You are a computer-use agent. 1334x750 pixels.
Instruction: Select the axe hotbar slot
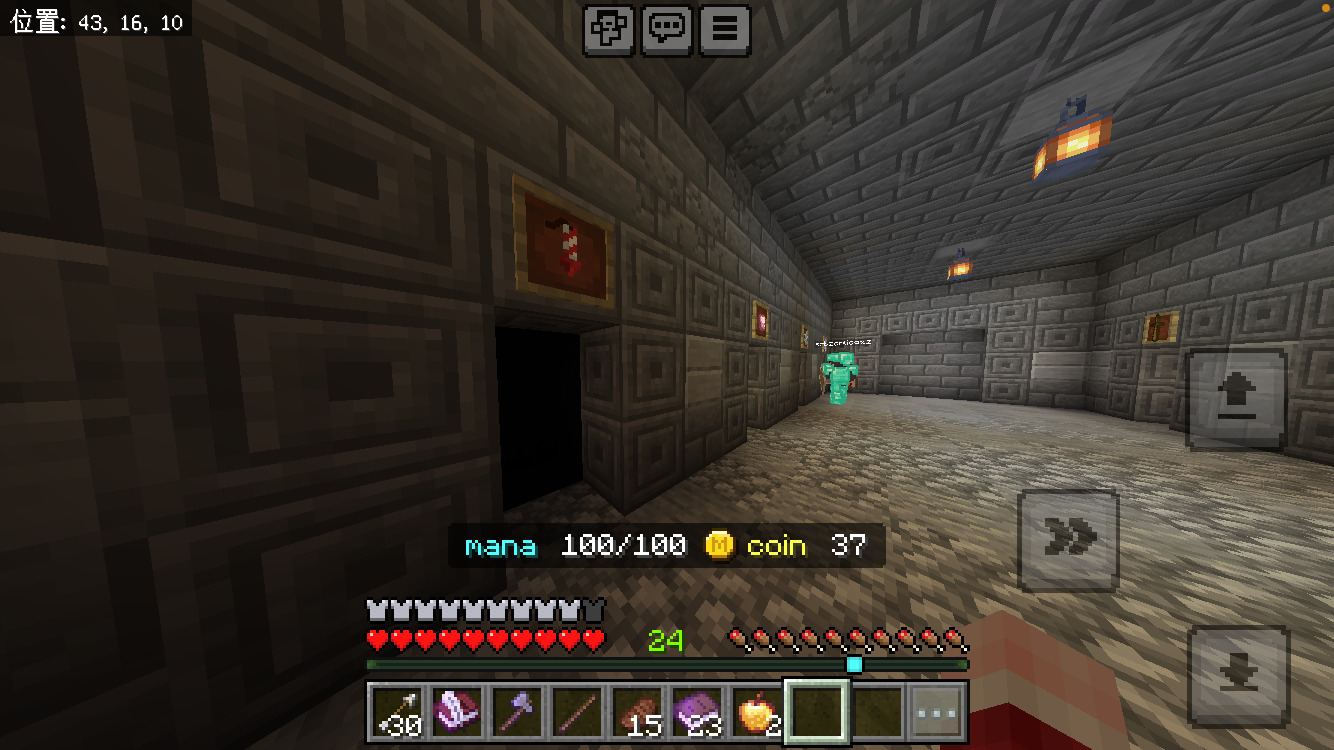coord(518,713)
